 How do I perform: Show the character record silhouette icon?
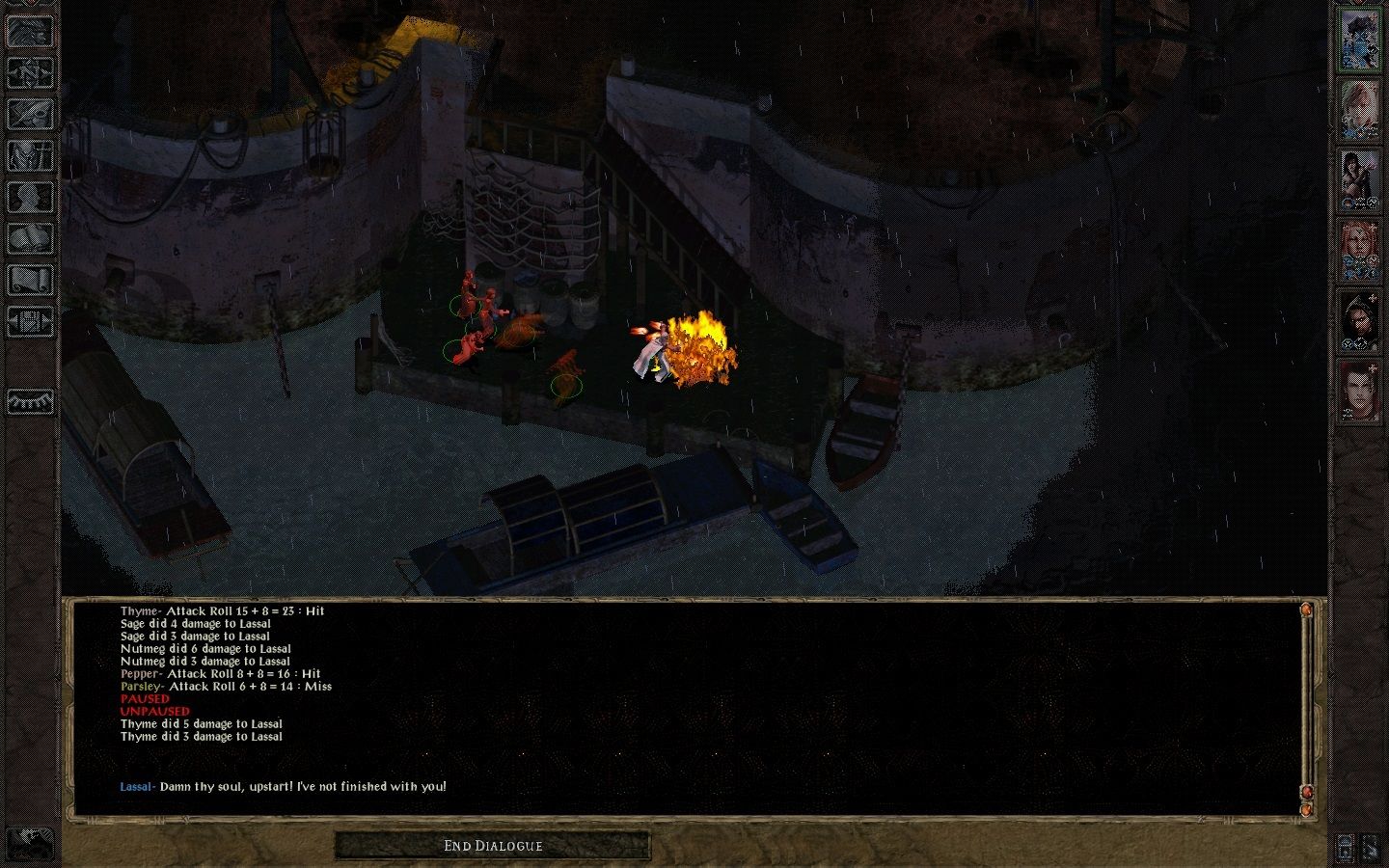tap(30, 198)
